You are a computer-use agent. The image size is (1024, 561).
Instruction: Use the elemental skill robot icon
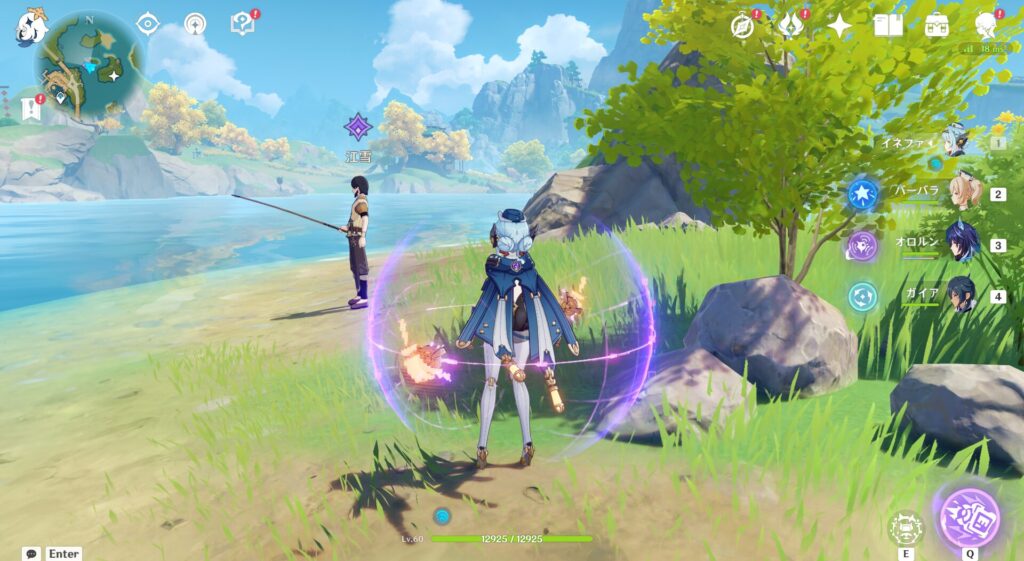(906, 527)
